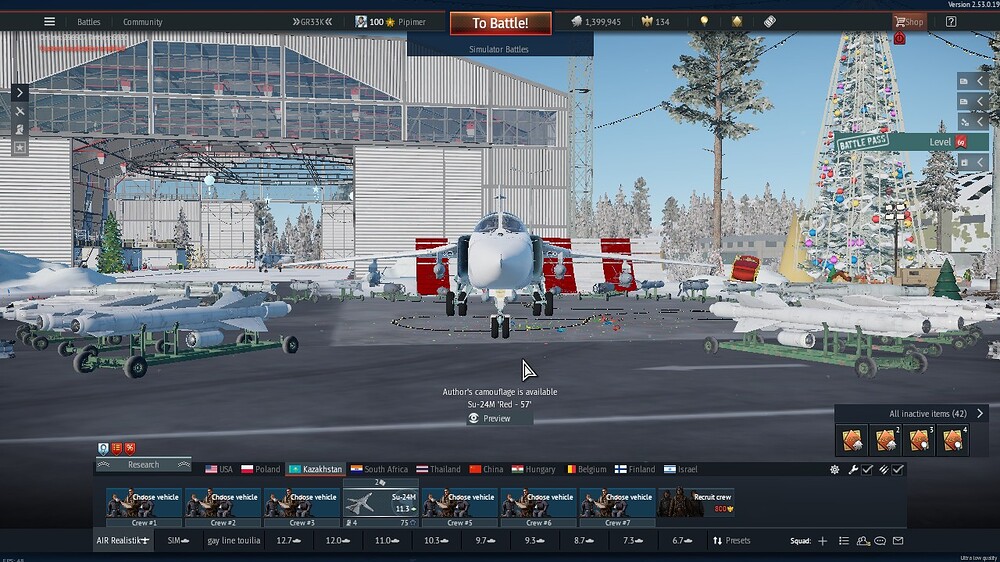Image resolution: width=1000 pixels, height=562 pixels.
Task: Open the Community menu
Action: (143, 22)
